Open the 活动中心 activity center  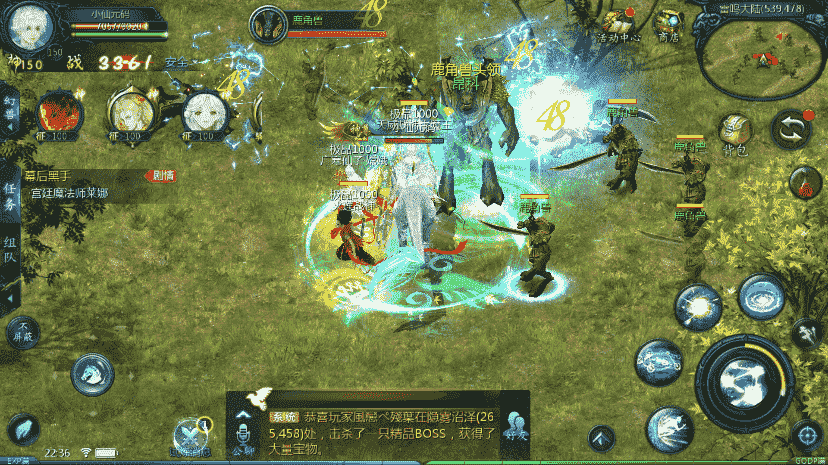(615, 23)
